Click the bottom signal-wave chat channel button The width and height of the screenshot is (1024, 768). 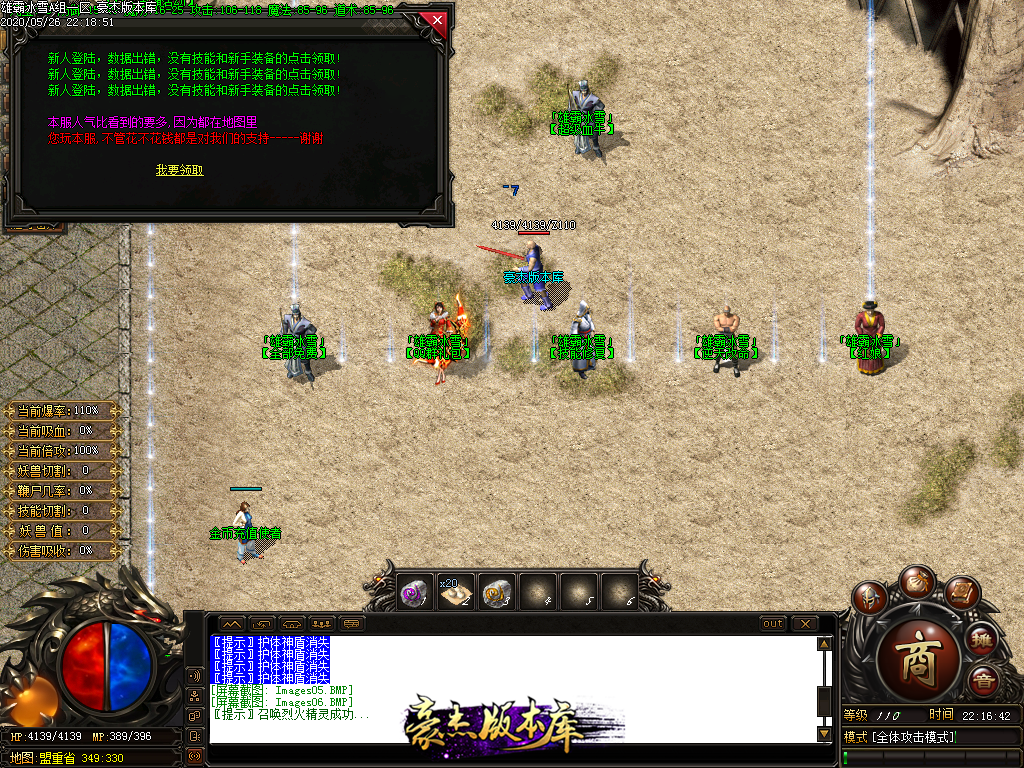point(194,755)
